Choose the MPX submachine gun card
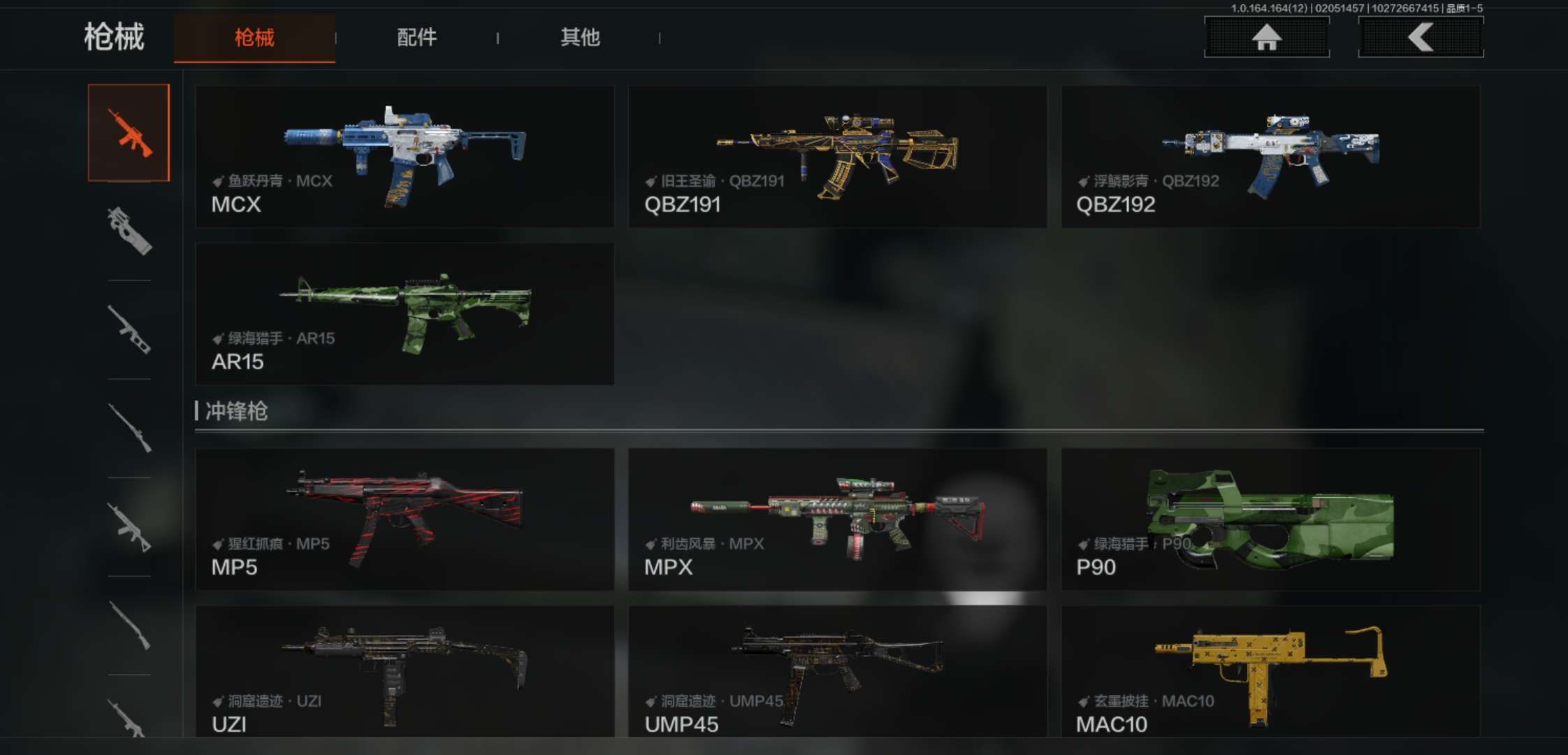 [x=837, y=519]
